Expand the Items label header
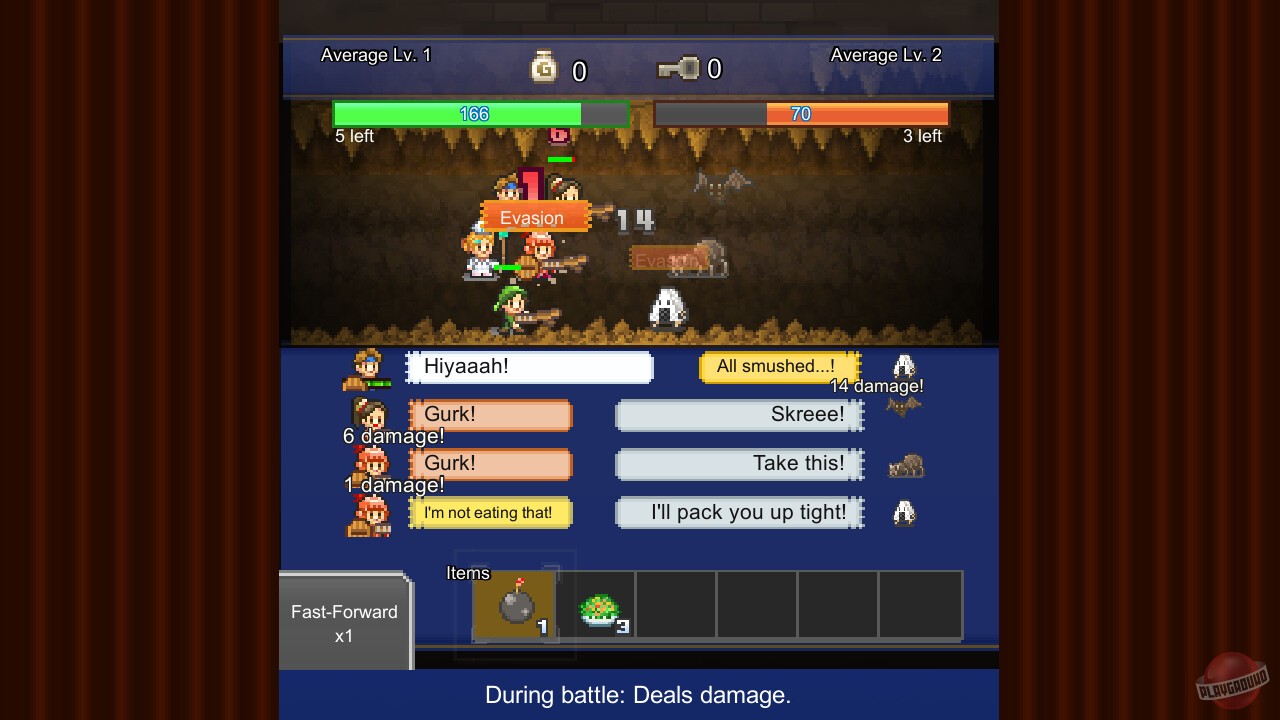 (468, 573)
